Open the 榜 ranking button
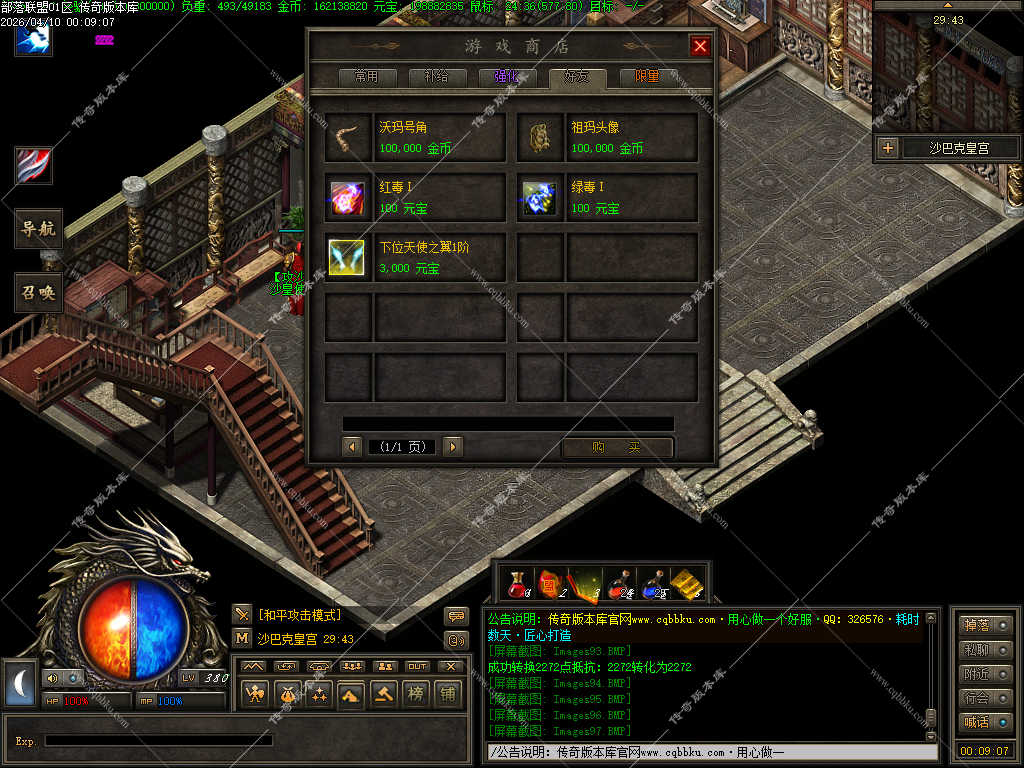This screenshot has width=1024, height=768. 414,694
